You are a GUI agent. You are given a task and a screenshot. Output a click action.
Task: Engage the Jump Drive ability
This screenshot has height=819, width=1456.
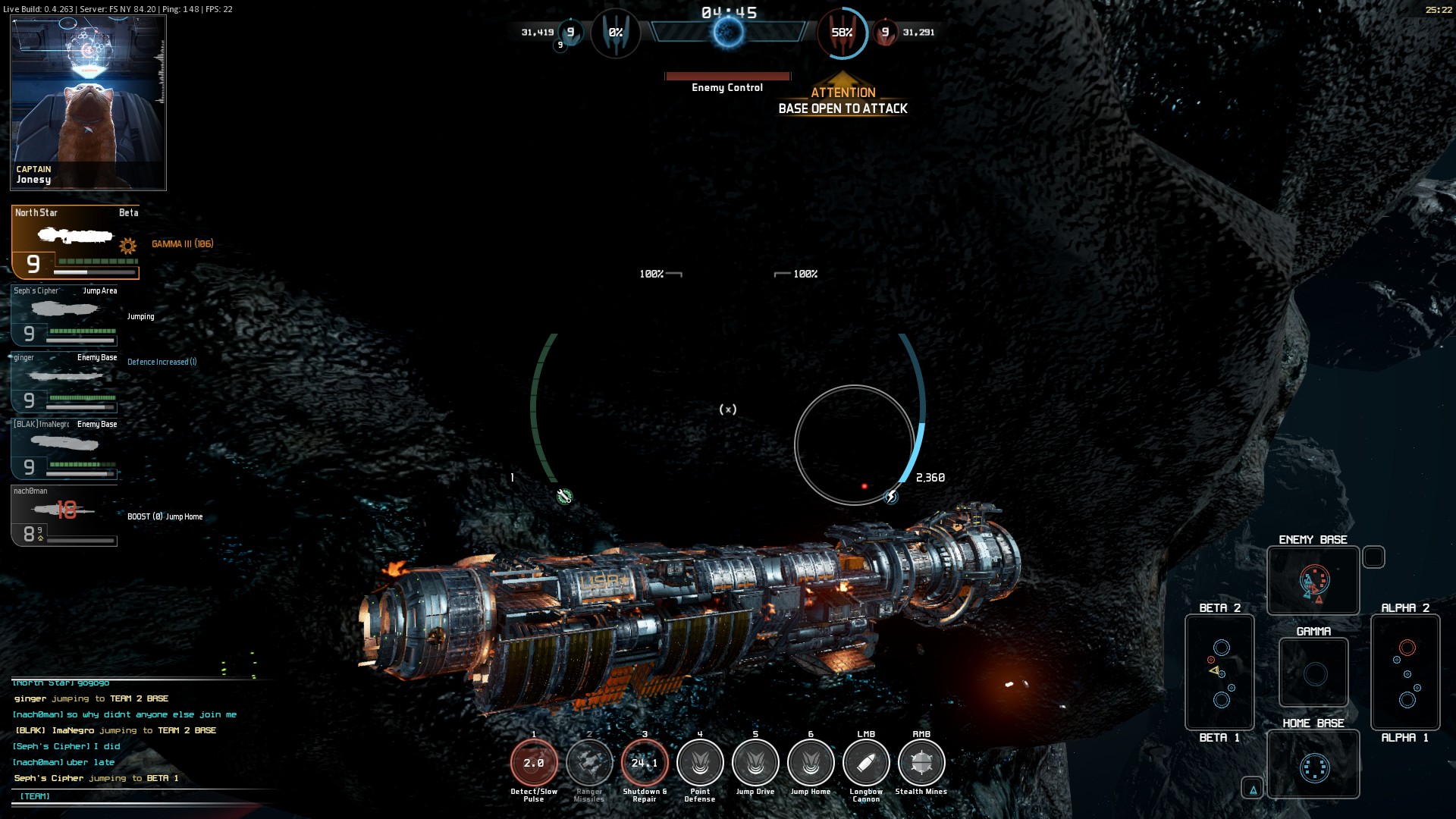coord(755,763)
